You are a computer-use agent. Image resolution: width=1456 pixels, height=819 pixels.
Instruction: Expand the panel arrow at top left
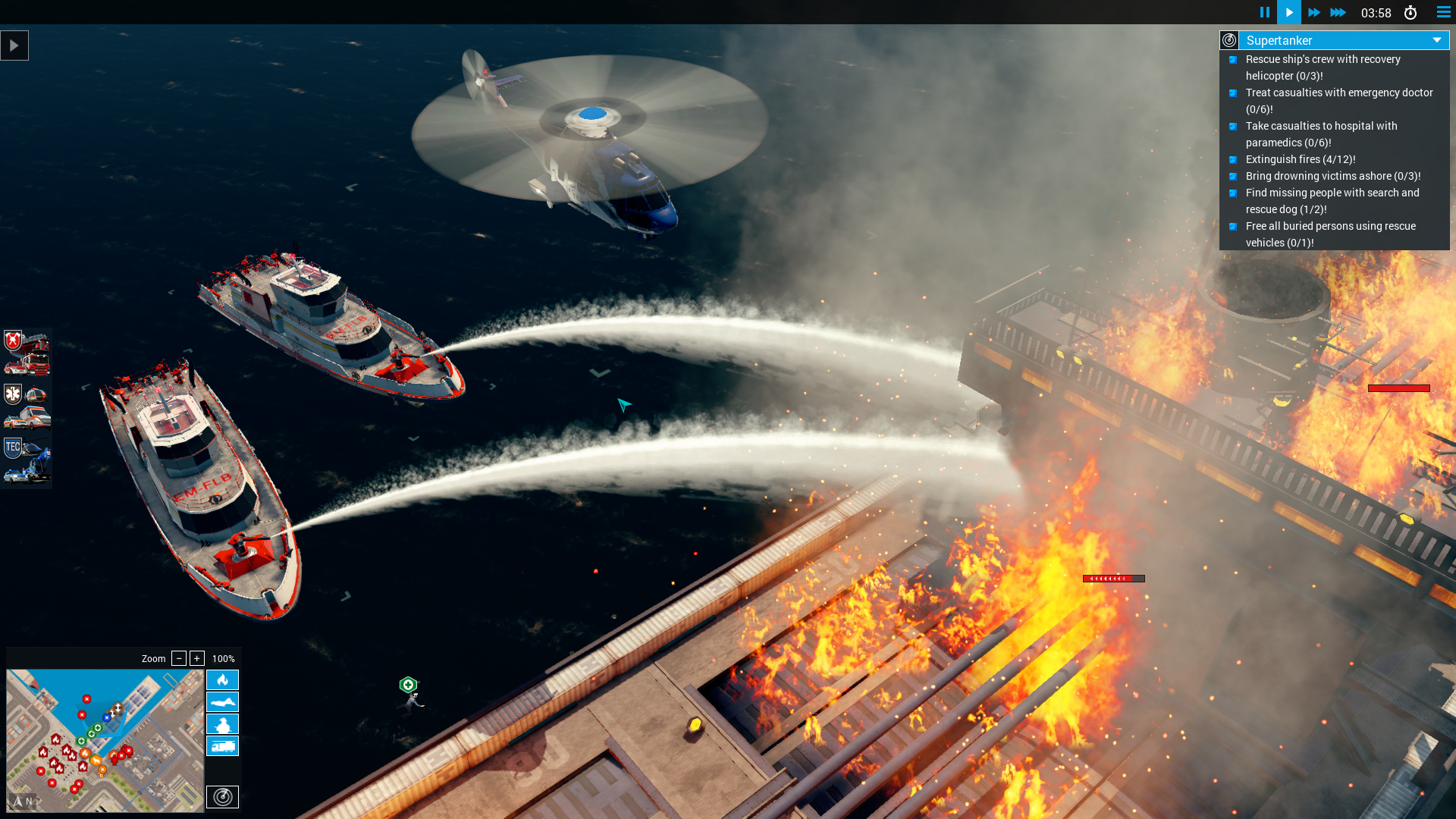(14, 45)
